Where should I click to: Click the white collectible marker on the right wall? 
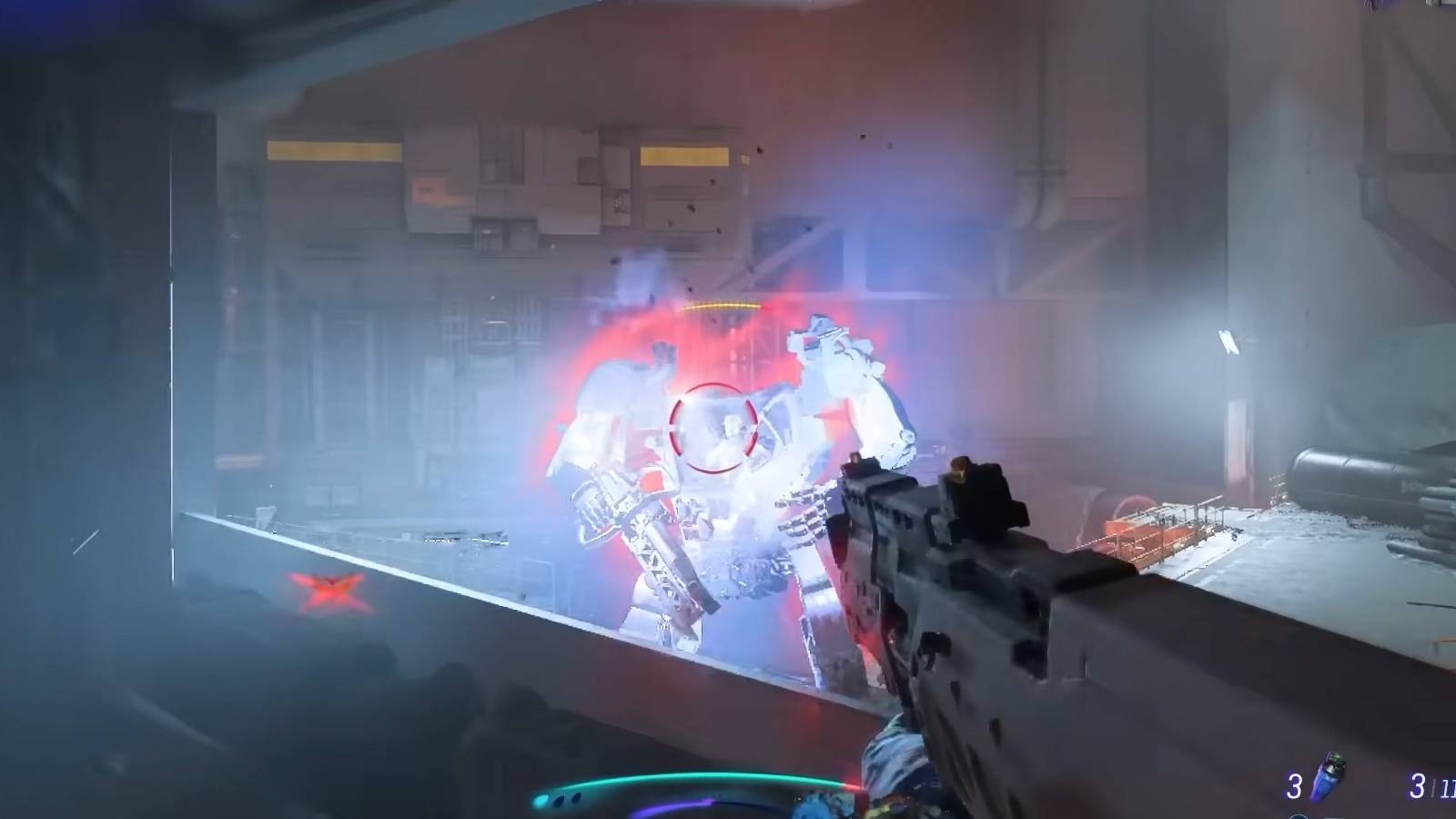(x=1228, y=343)
